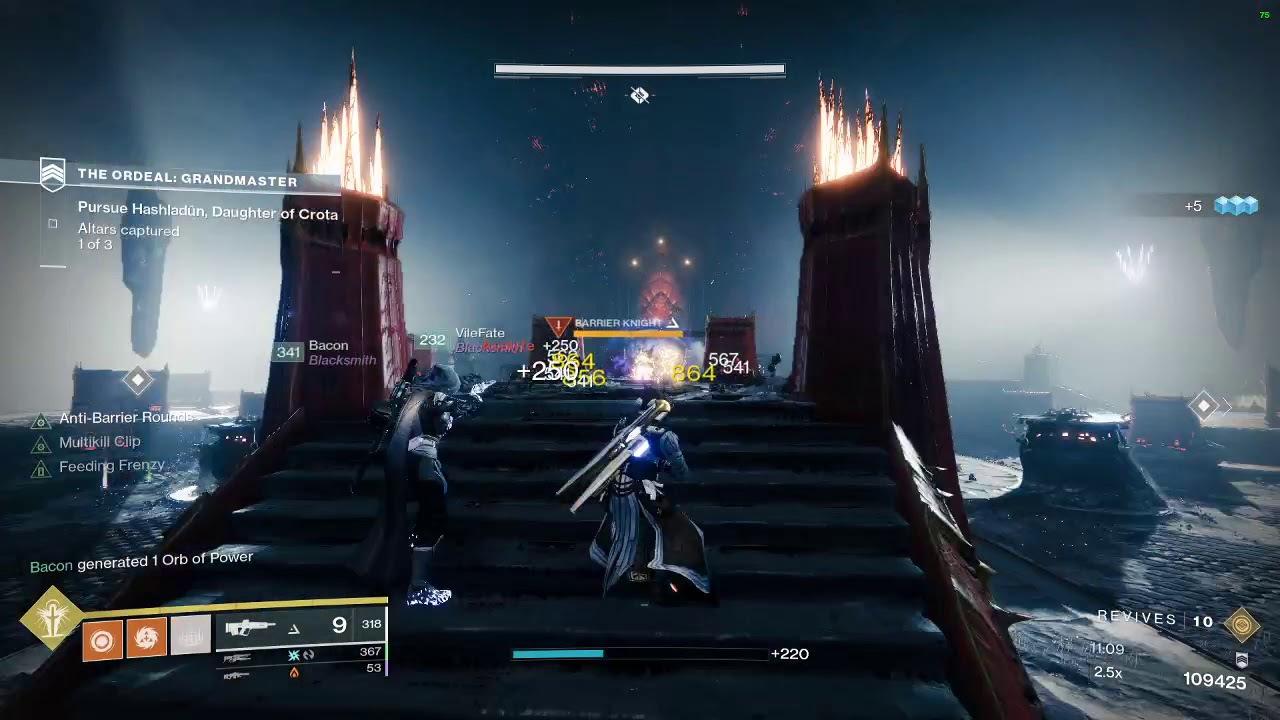The height and width of the screenshot is (720, 1280).
Task: Click the score shield emblem icon
Action: pos(1241,661)
